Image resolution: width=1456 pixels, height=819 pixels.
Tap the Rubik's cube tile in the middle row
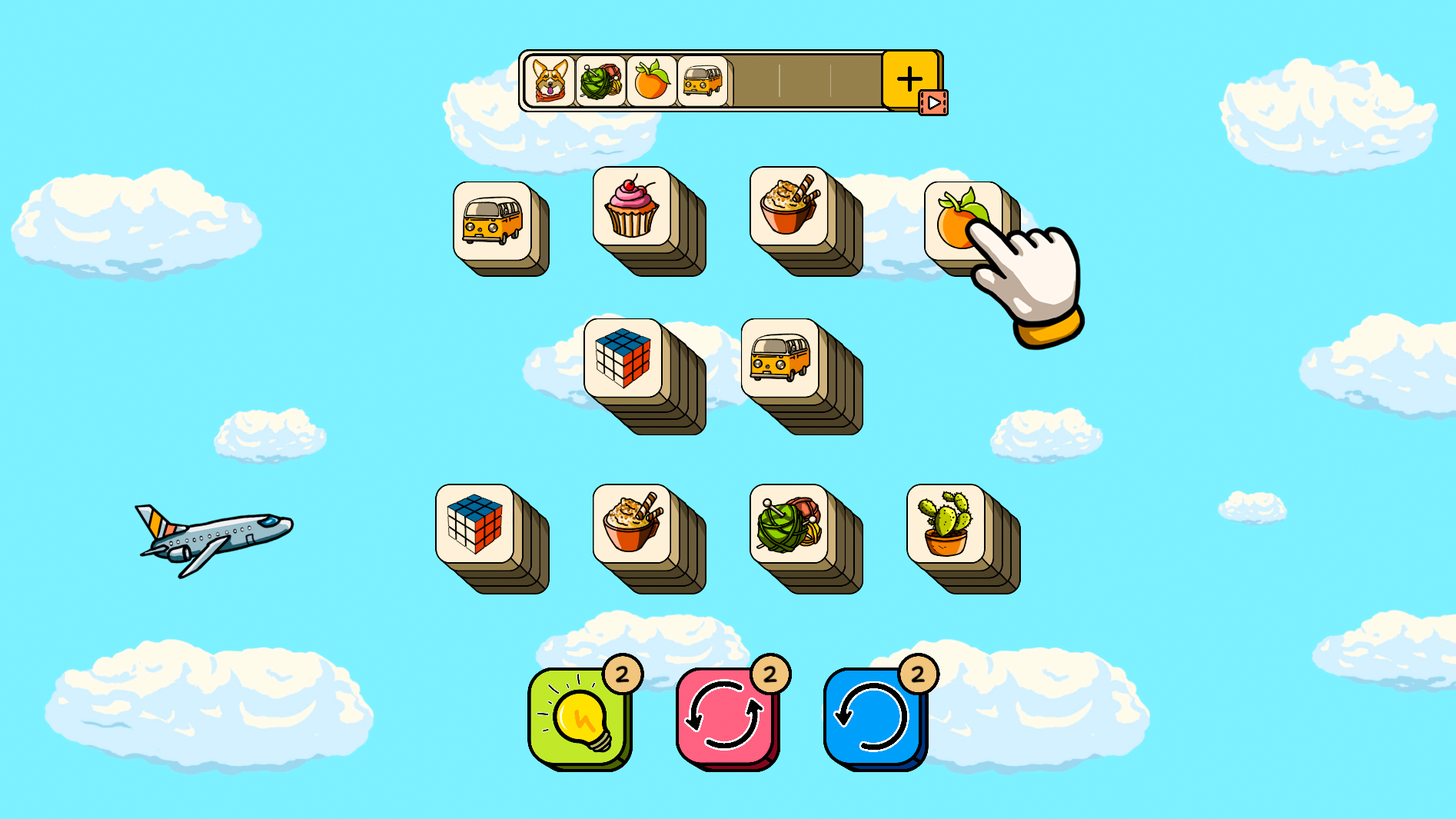(621, 358)
